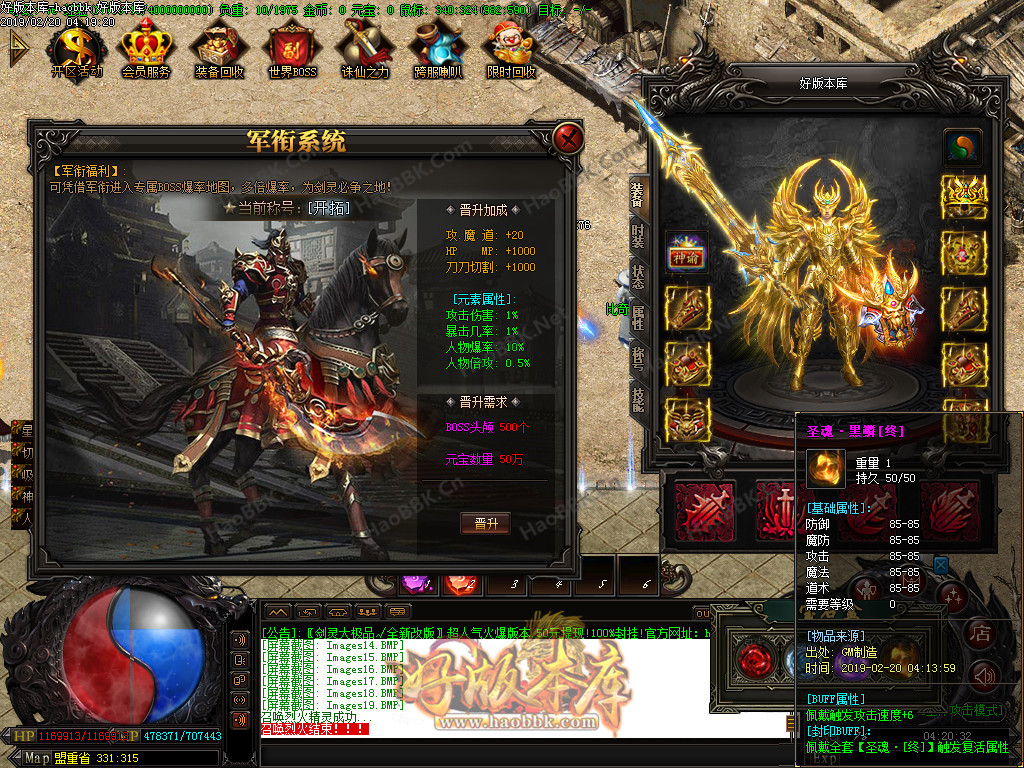The height and width of the screenshot is (768, 1024).
Task: Click the yin-yang icon in character panel
Action: pos(964,146)
